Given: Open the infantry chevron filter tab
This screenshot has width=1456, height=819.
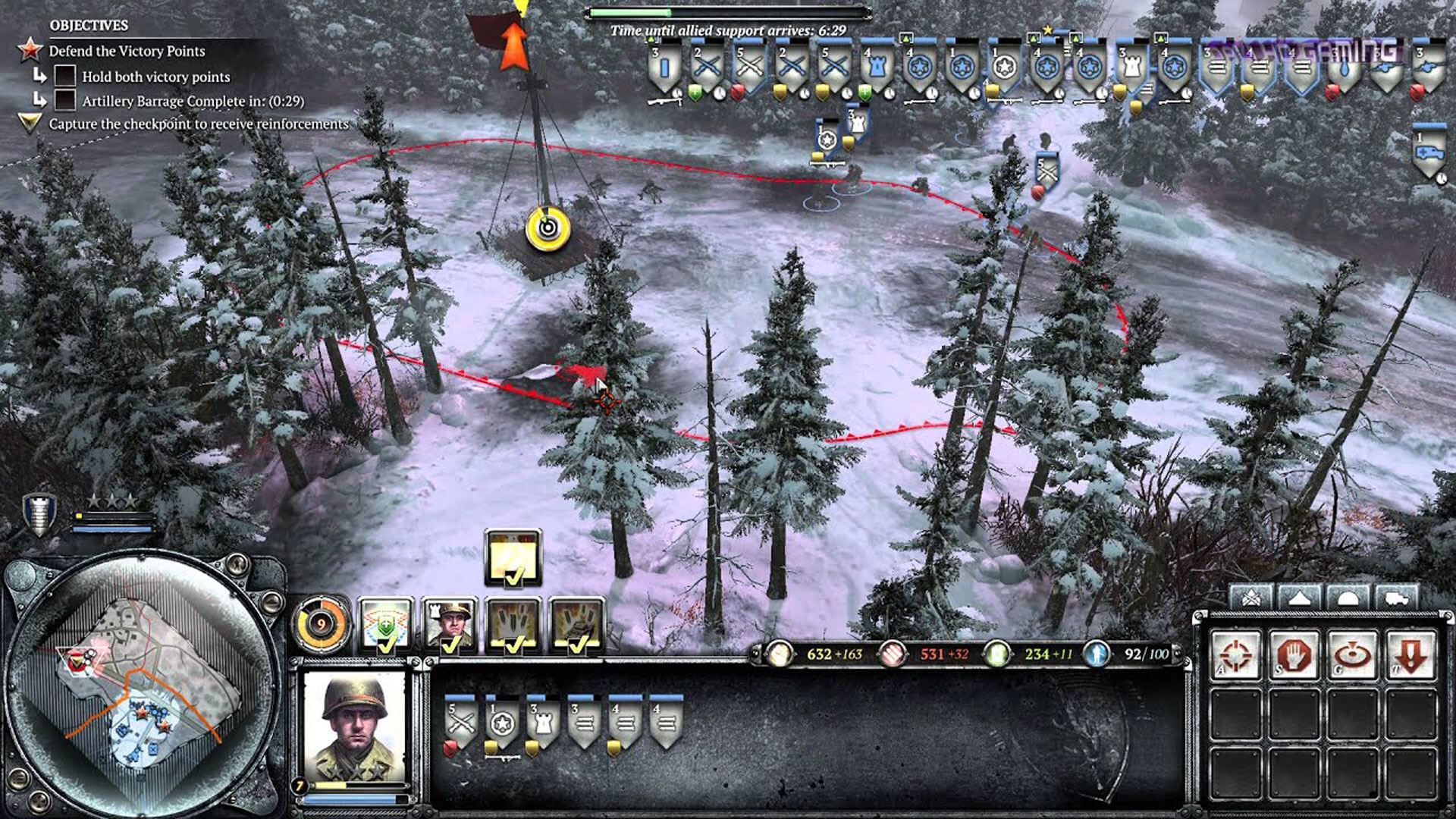Looking at the screenshot, I should (1250, 598).
